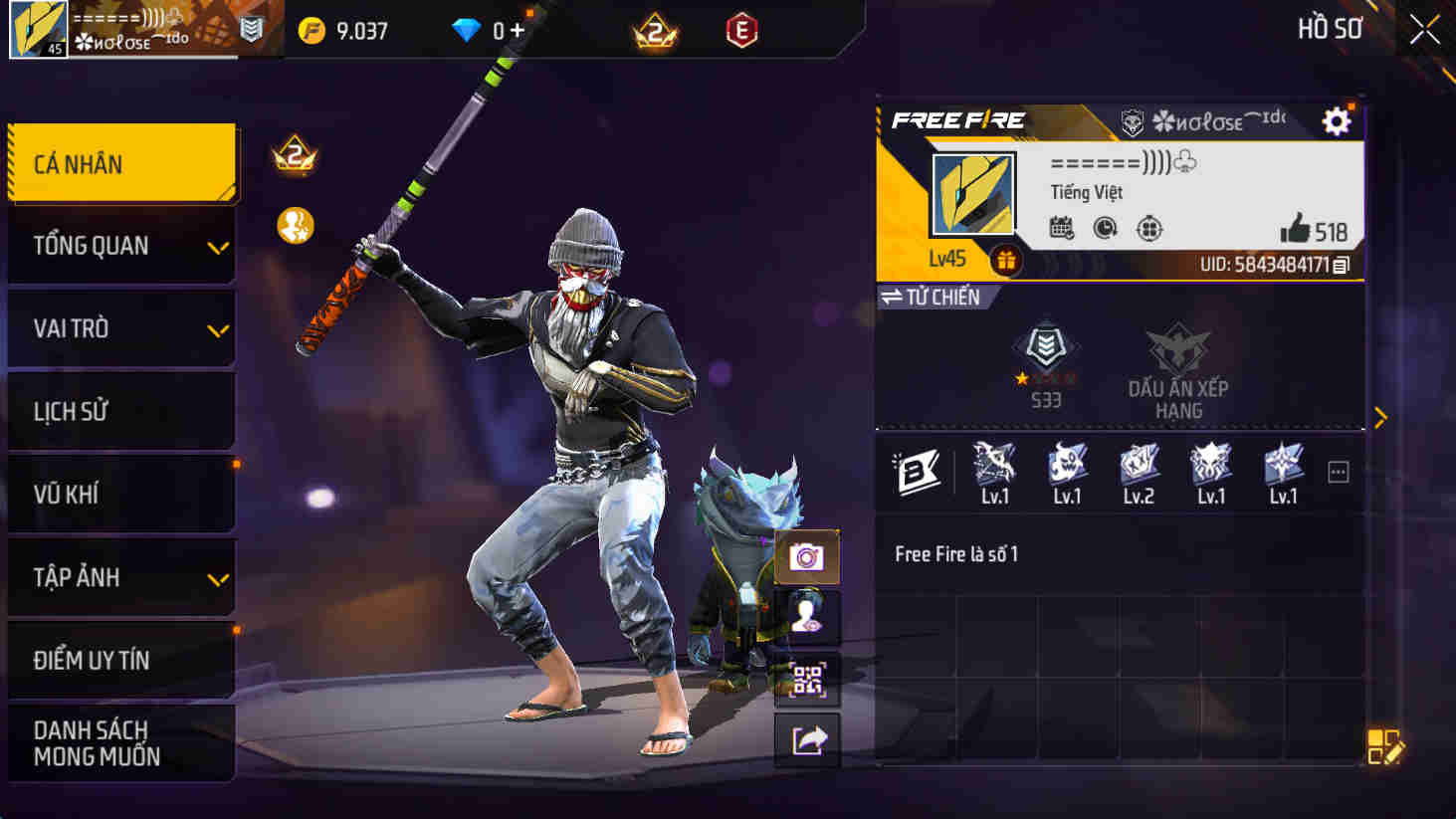Image resolution: width=1456 pixels, height=819 pixels.
Task: Switch to the LỊCH SỬ tab
Action: (x=119, y=411)
